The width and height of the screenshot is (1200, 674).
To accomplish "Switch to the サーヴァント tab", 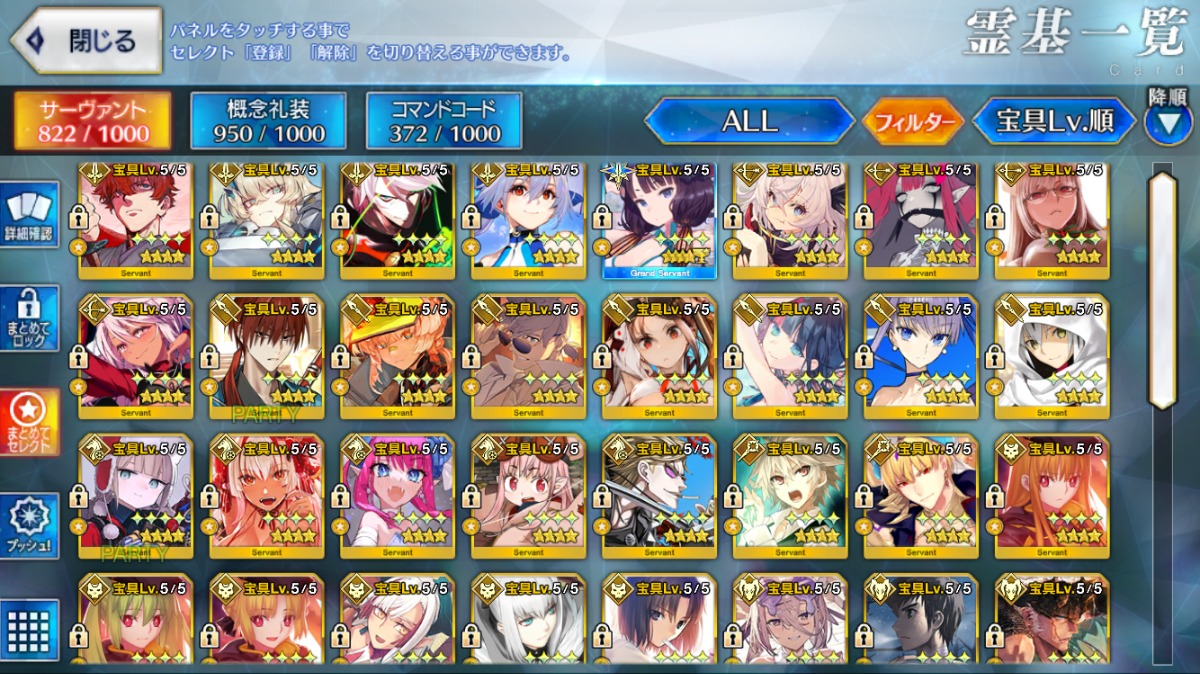I will pyautogui.click(x=92, y=121).
